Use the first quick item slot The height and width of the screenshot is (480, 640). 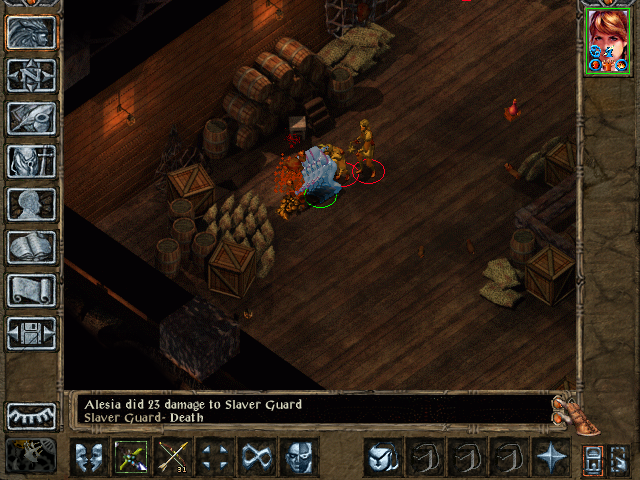tap(381, 457)
